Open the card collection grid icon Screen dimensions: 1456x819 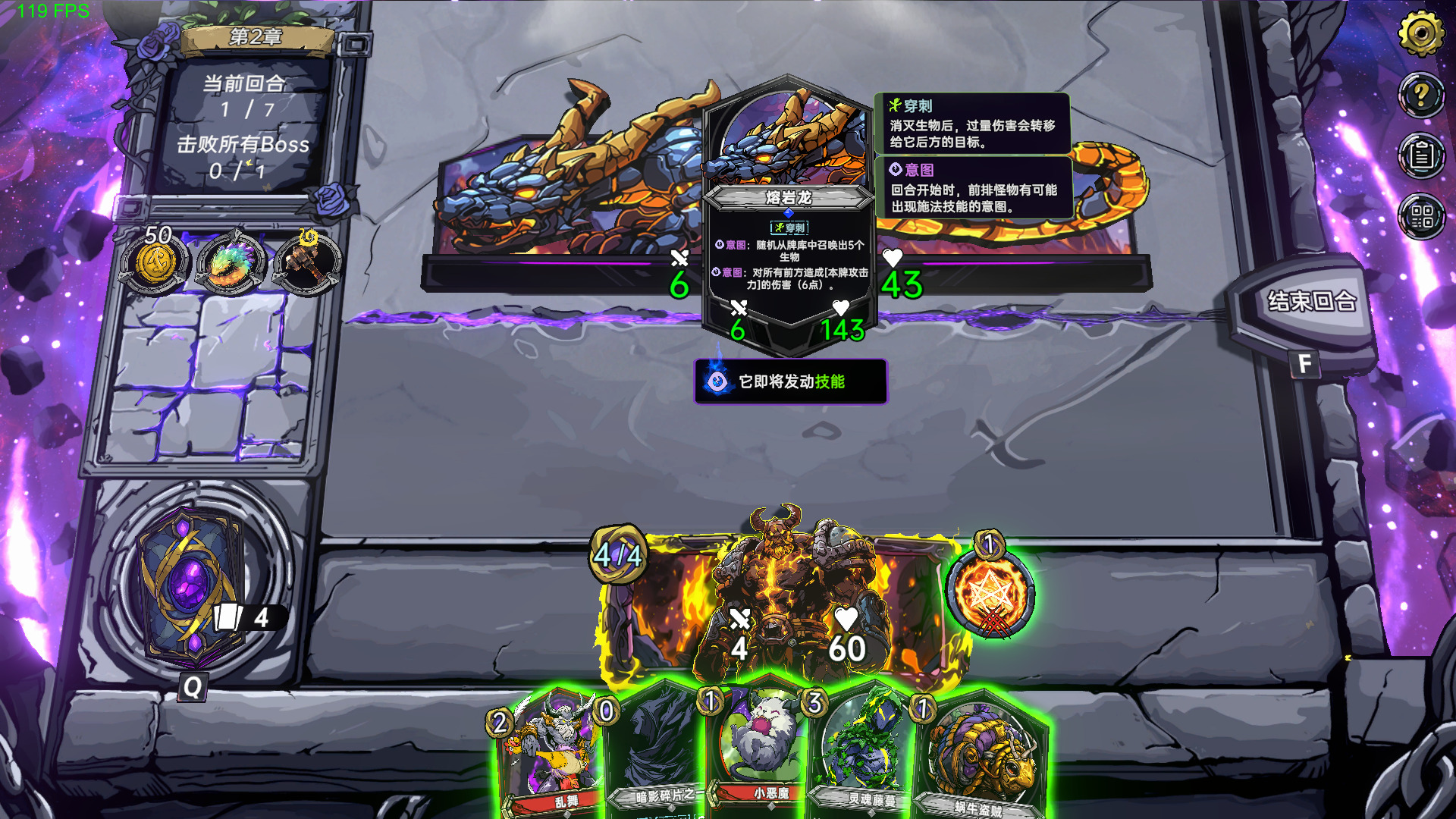1420,217
